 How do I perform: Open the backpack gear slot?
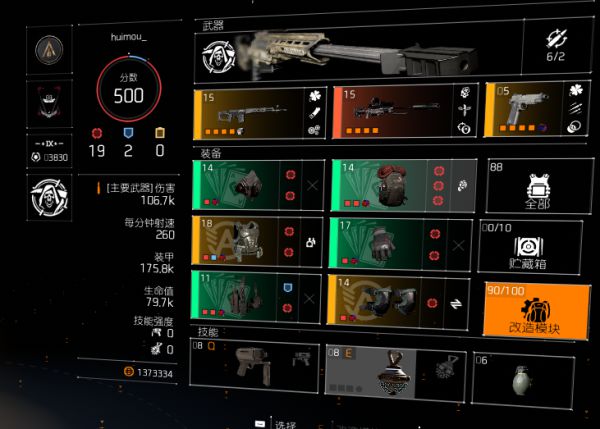[402, 185]
